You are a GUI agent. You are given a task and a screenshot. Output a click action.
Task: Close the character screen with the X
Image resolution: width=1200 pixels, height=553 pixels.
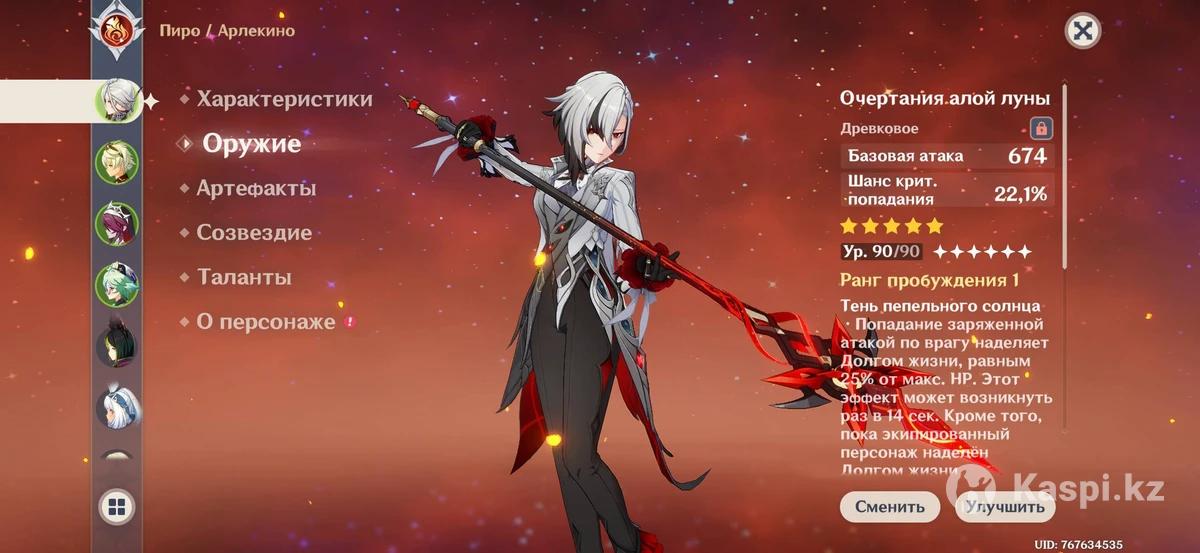[x=1081, y=31]
